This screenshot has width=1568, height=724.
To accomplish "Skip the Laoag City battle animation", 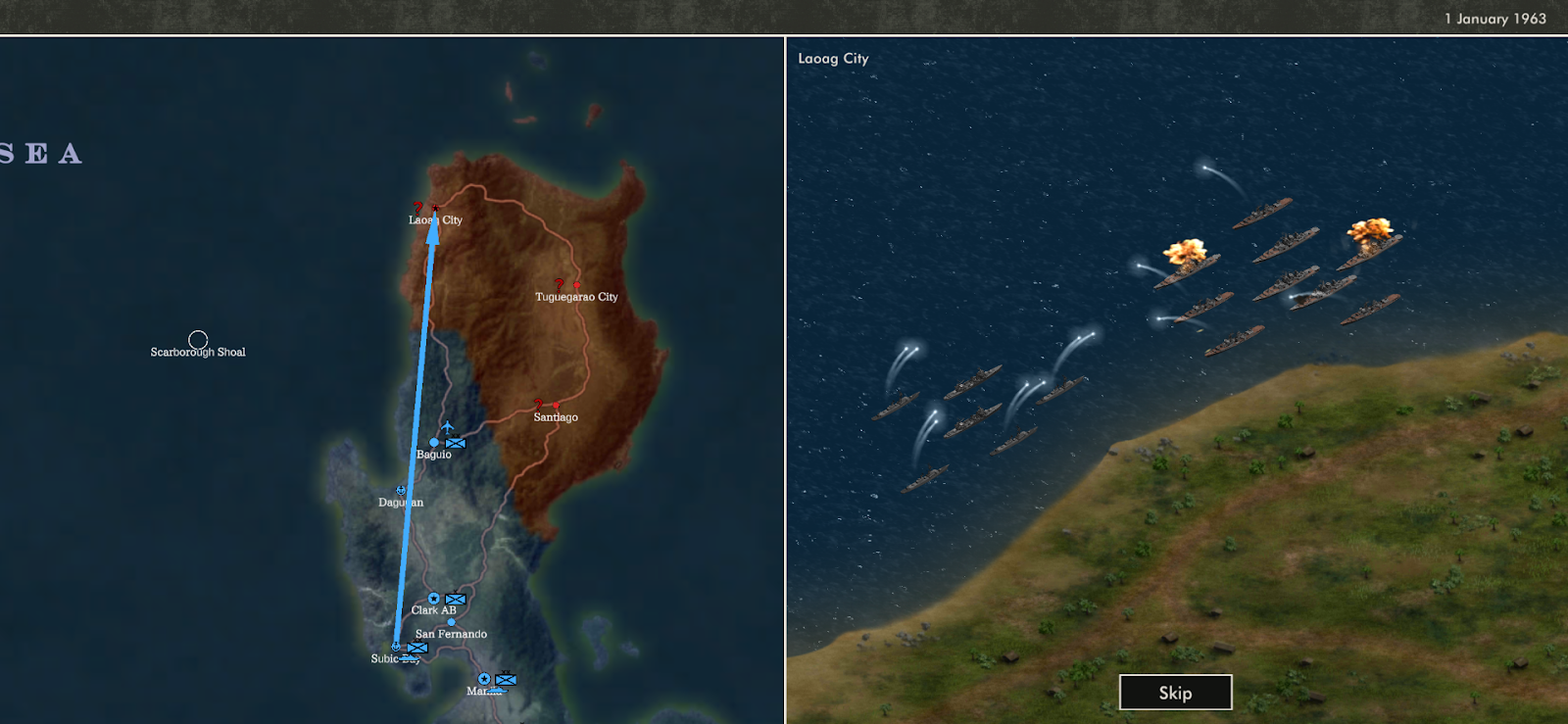I will point(1175,693).
